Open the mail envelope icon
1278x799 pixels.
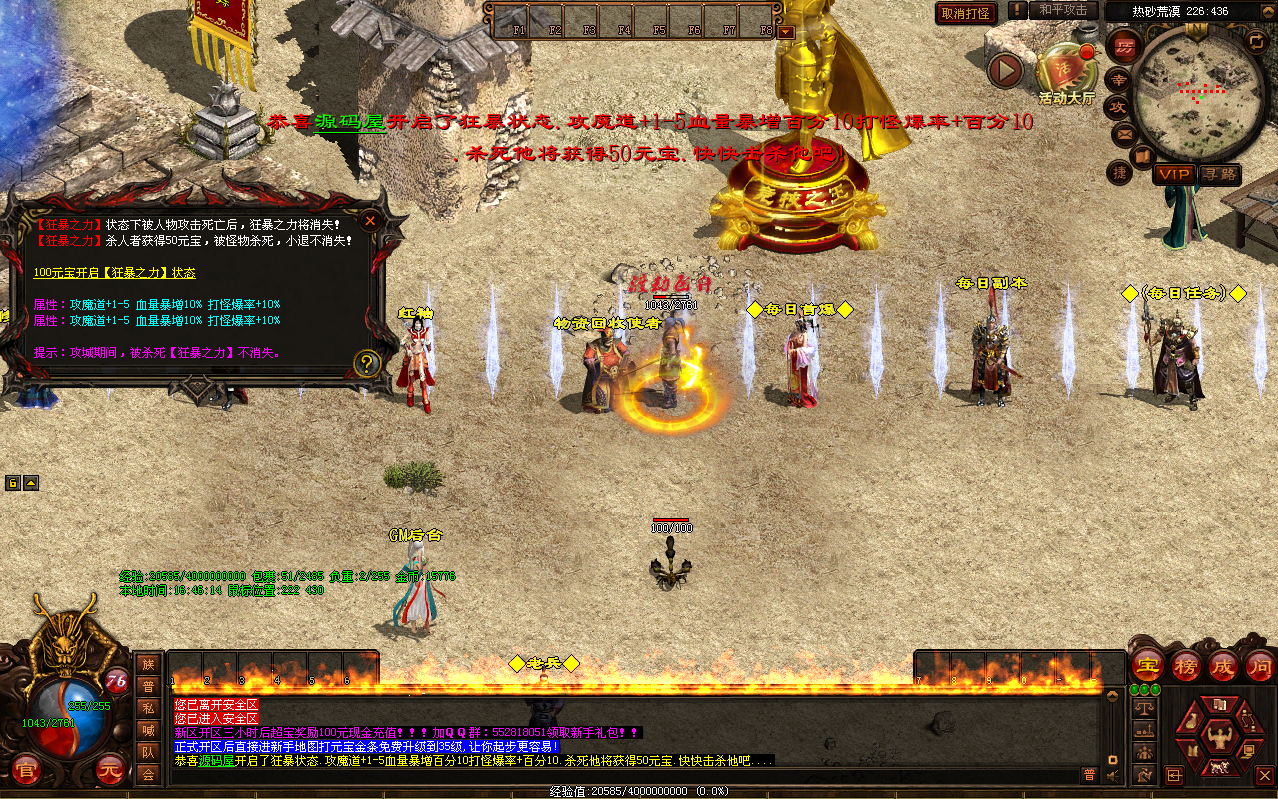[1123, 133]
